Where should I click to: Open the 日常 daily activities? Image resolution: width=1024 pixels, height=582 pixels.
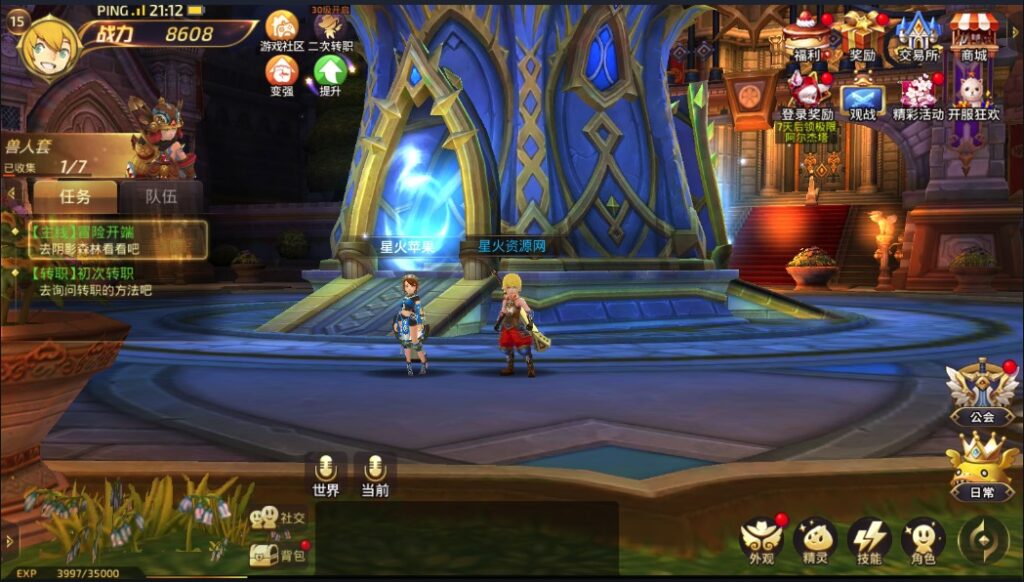(982, 466)
